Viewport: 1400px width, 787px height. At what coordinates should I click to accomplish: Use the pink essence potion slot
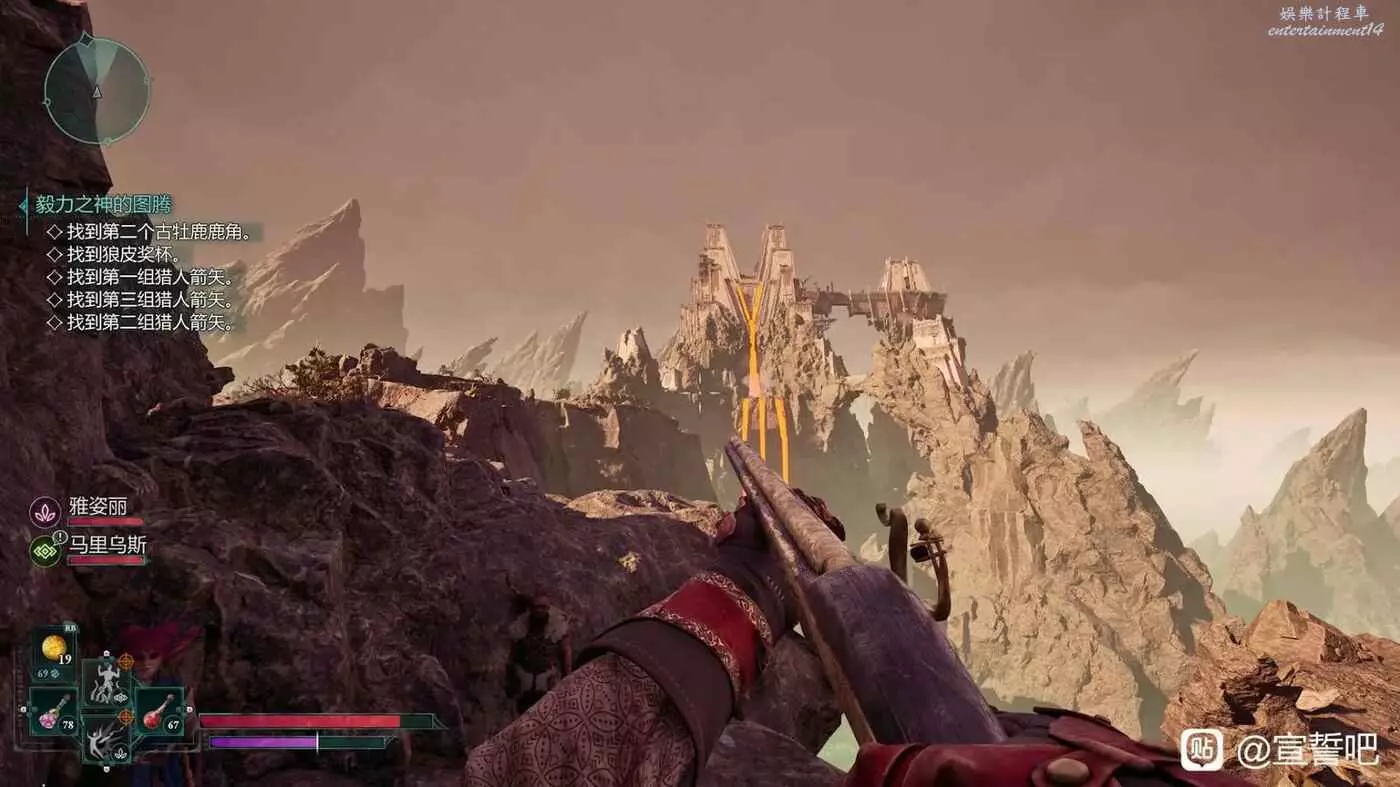(x=56, y=712)
